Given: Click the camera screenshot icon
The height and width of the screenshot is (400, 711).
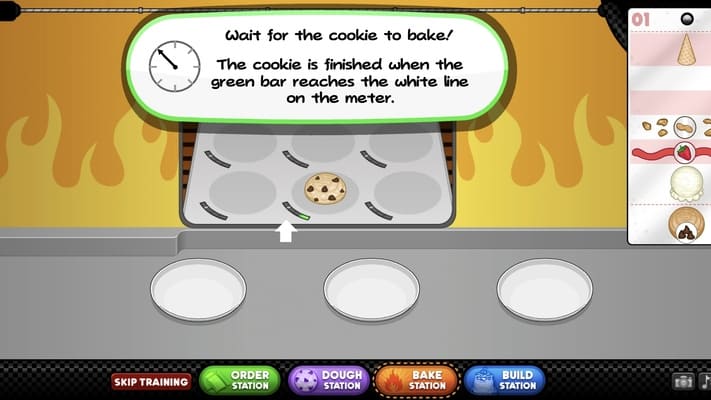Looking at the screenshot, I should [x=684, y=381].
